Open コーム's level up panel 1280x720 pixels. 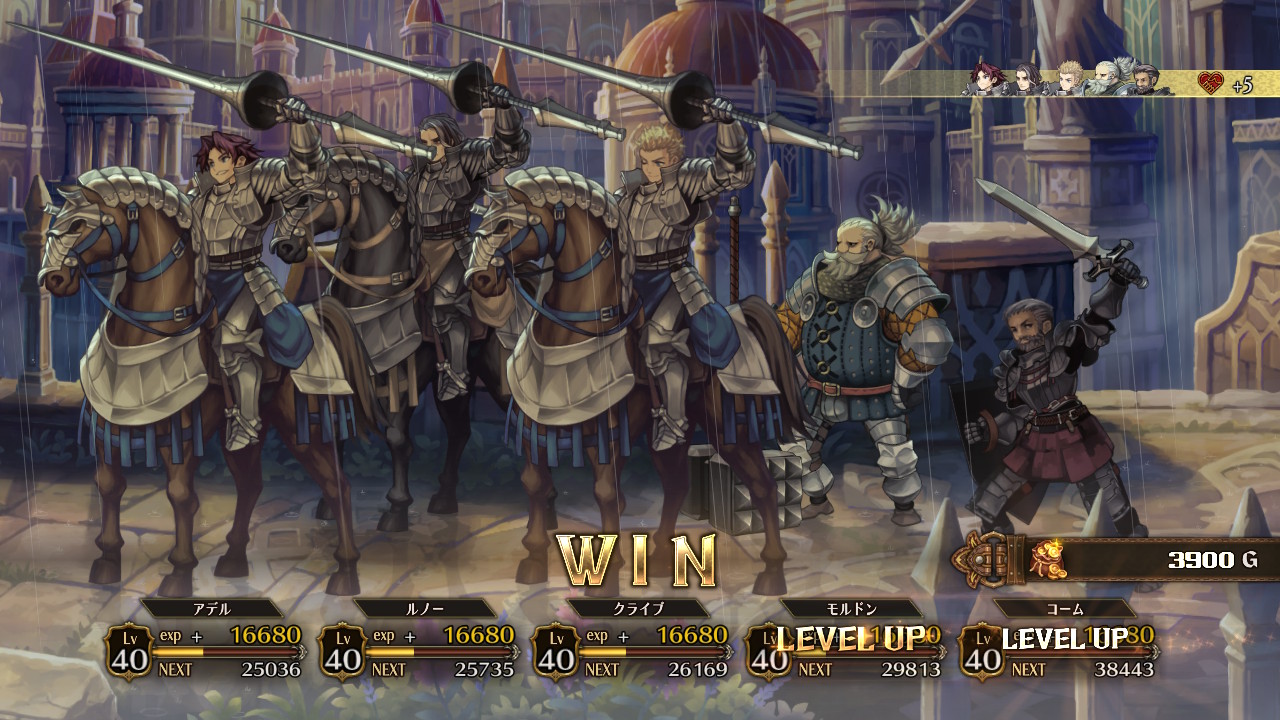click(1058, 648)
